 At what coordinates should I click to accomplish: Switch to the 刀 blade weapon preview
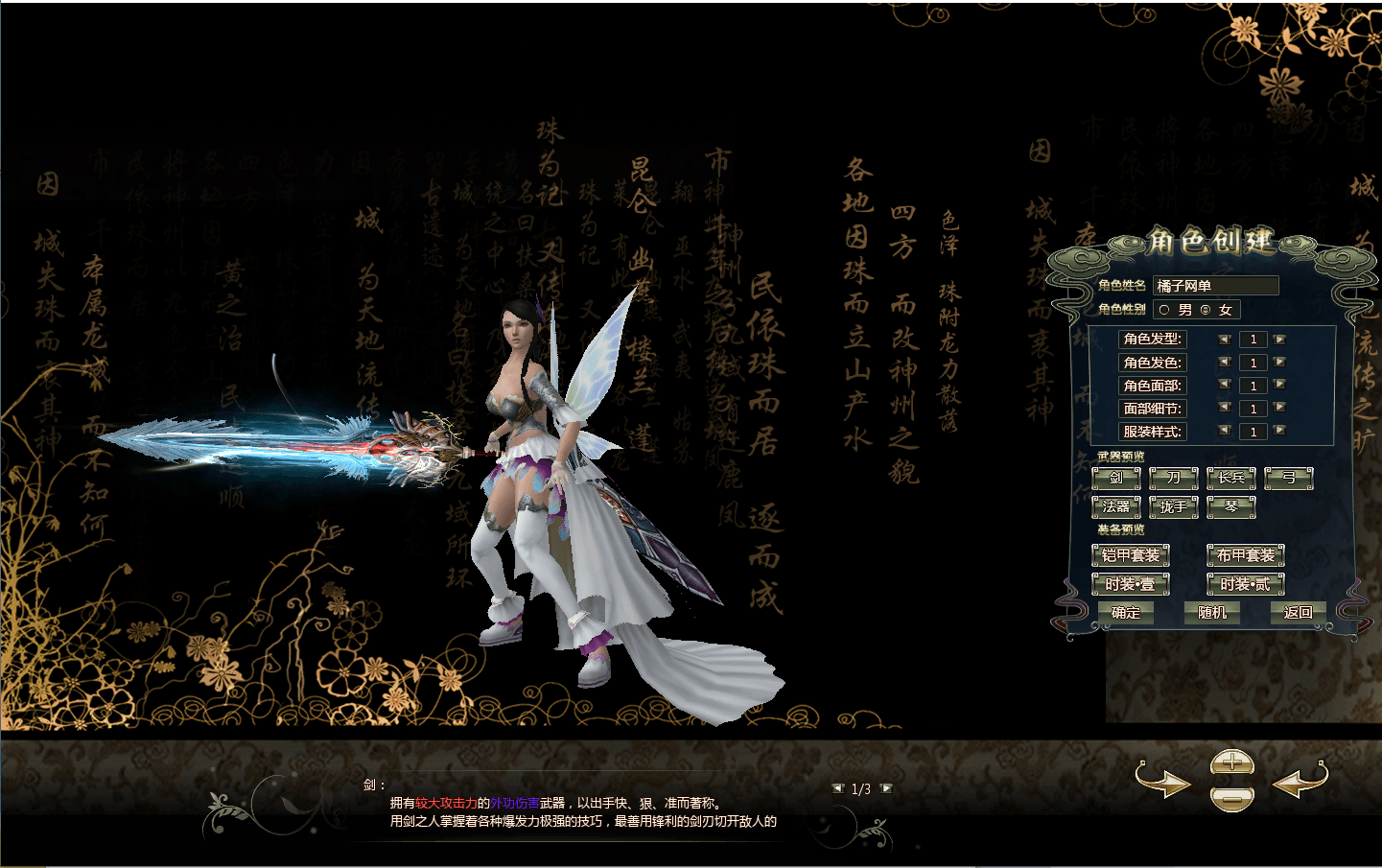click(x=1173, y=478)
